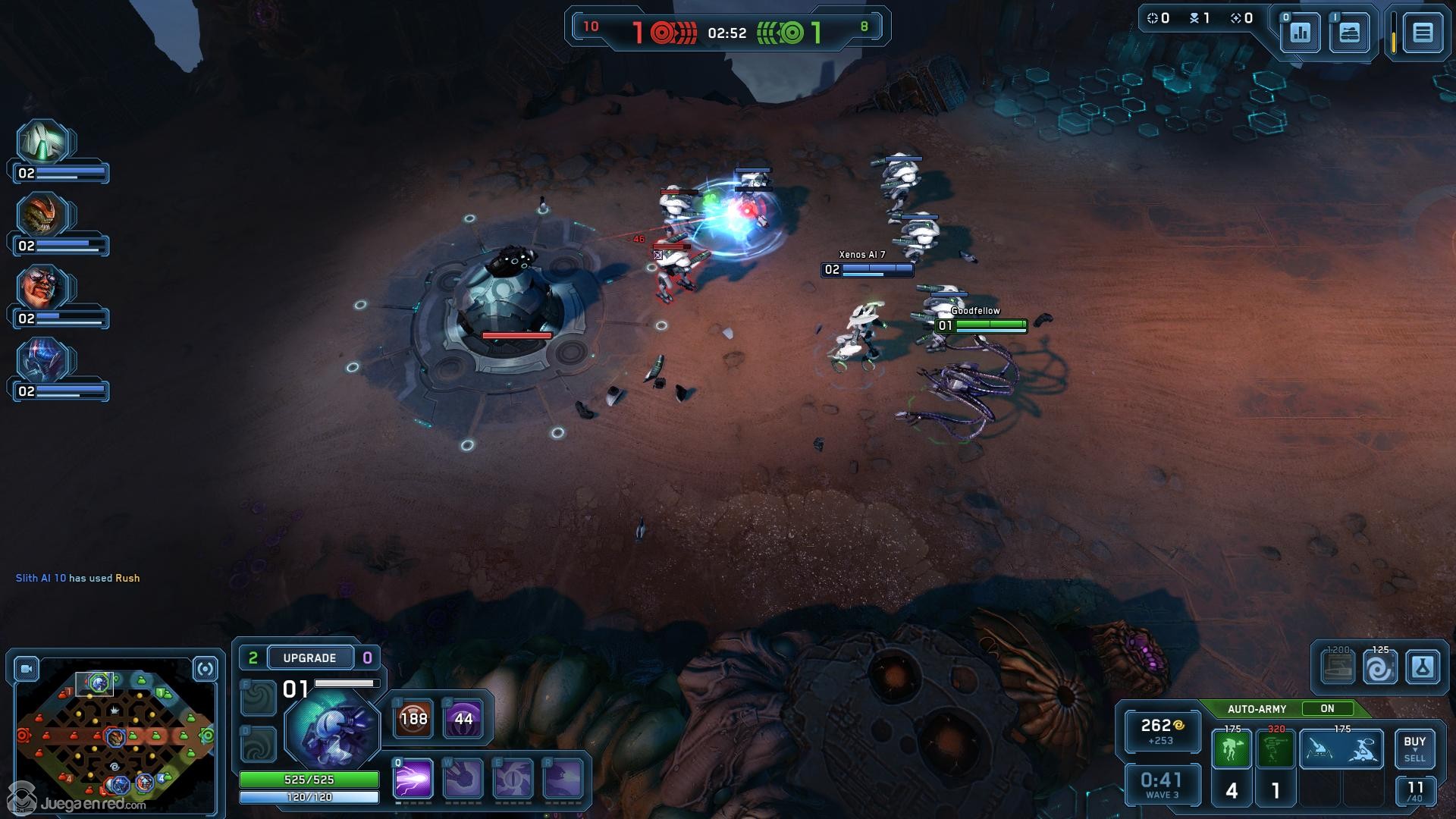Trigger the R ultimate ability
The image size is (1456, 819).
tap(563, 779)
